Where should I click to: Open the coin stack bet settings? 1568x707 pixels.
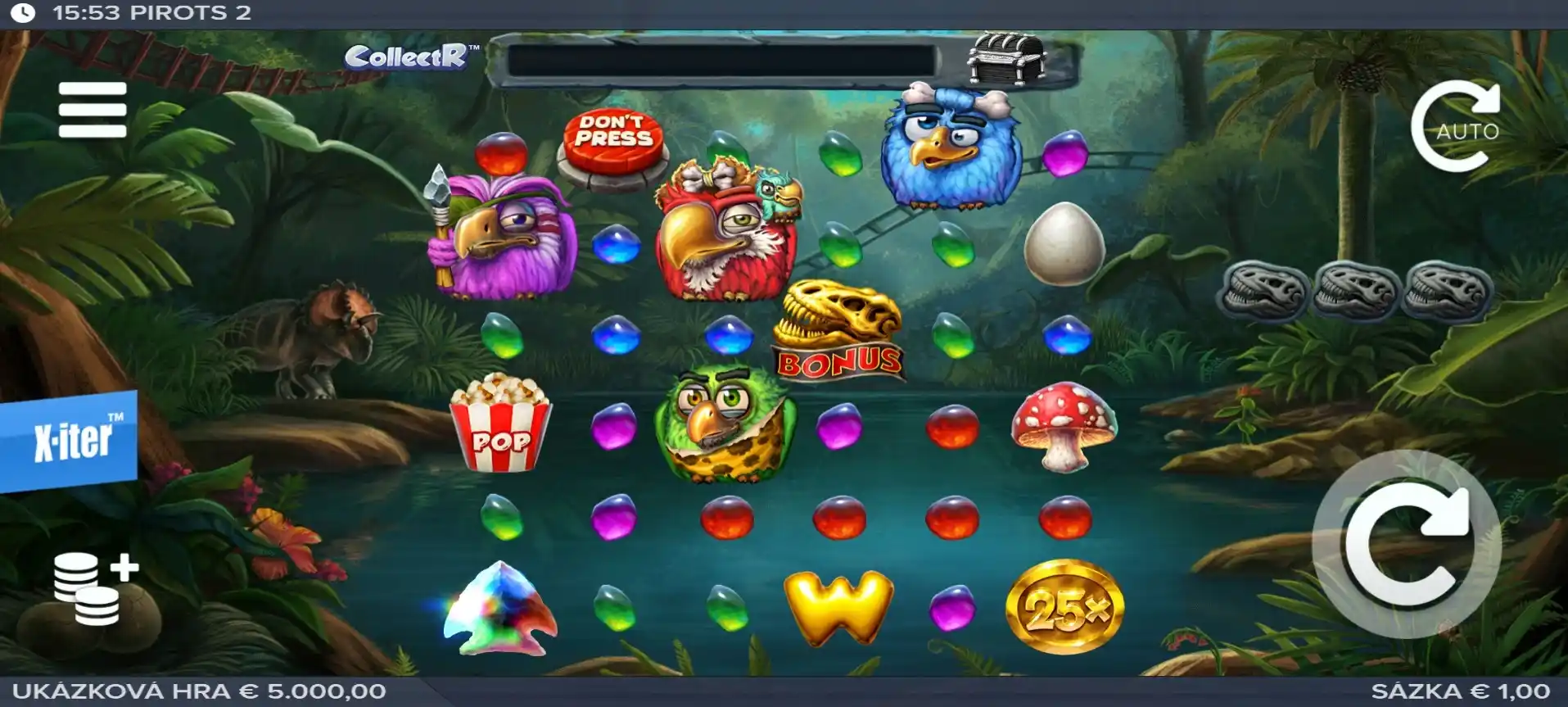[x=94, y=587]
